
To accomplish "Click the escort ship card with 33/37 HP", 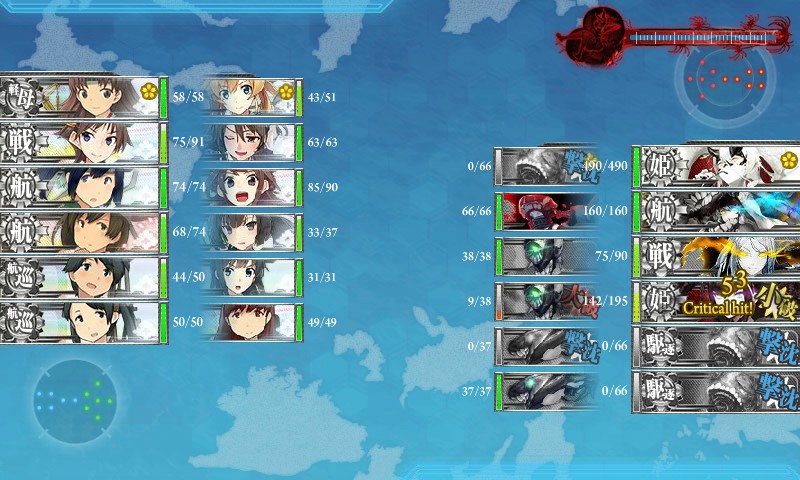I will pyautogui.click(x=252, y=232).
